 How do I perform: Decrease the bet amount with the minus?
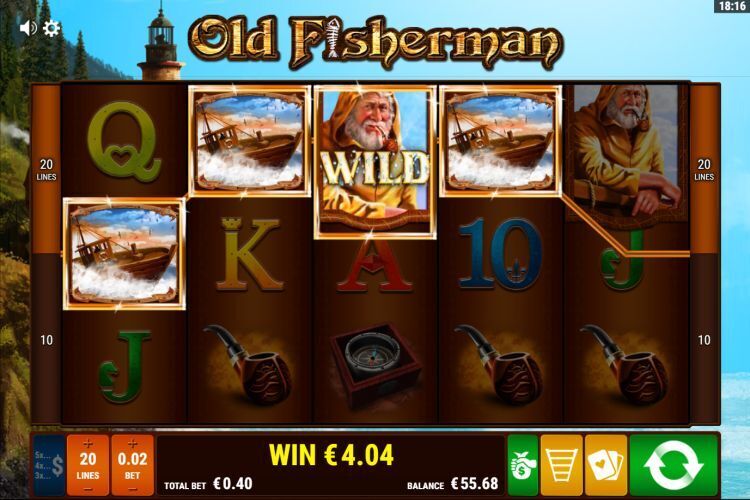point(133,489)
